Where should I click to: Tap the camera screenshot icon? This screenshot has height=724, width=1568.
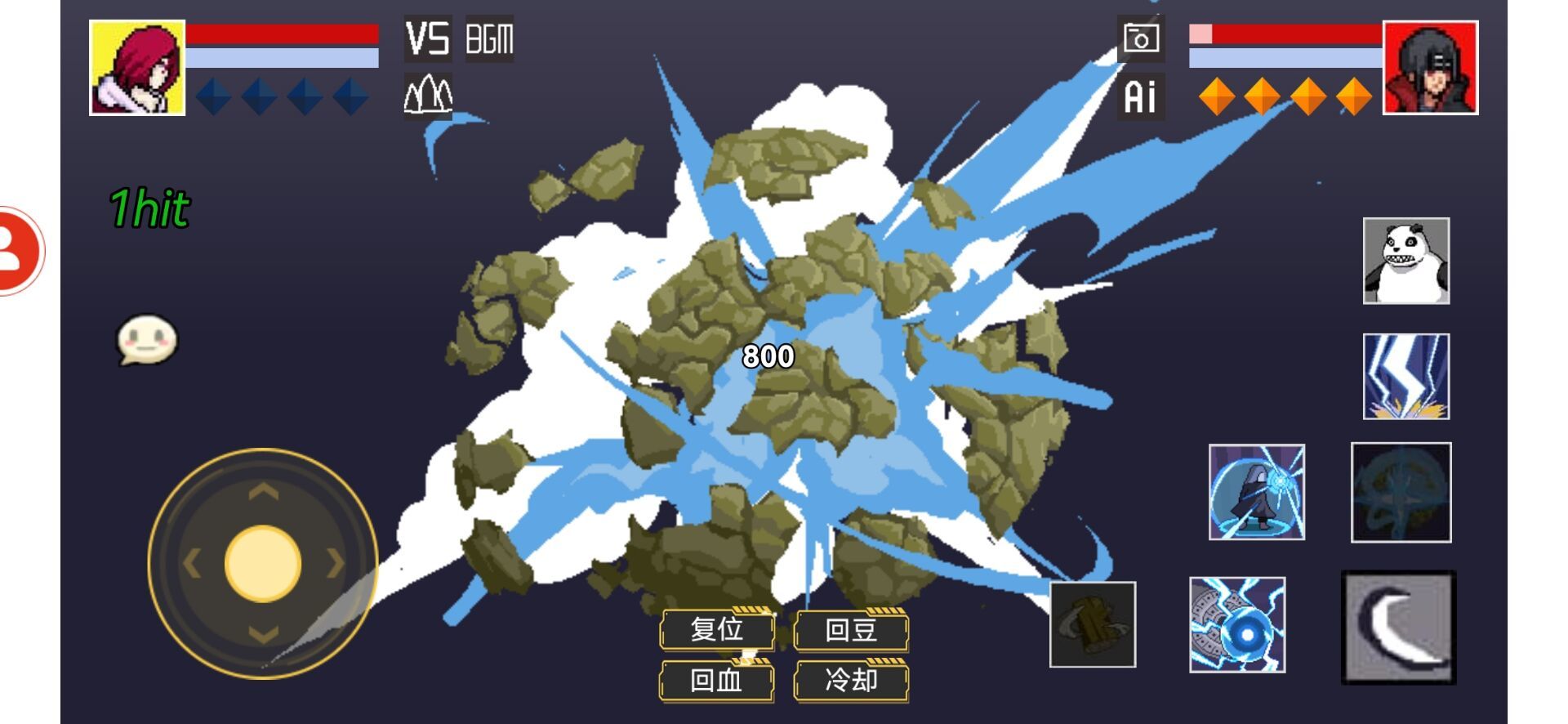1141,39
